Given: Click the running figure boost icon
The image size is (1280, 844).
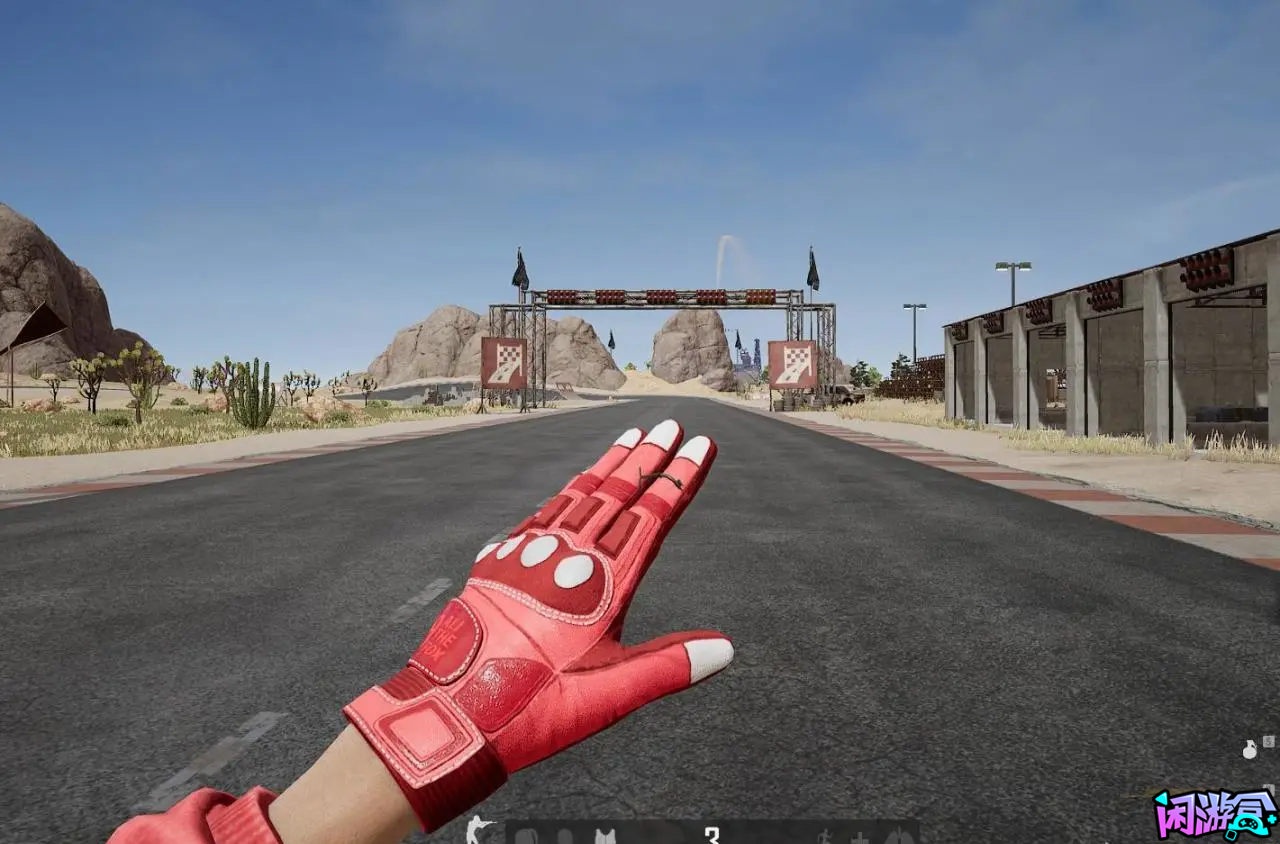Looking at the screenshot, I should [x=826, y=835].
